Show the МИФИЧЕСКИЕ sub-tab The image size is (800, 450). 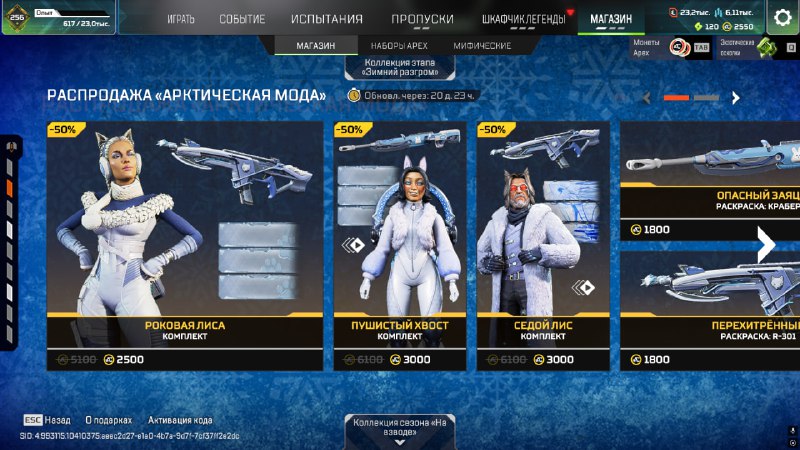coord(482,46)
